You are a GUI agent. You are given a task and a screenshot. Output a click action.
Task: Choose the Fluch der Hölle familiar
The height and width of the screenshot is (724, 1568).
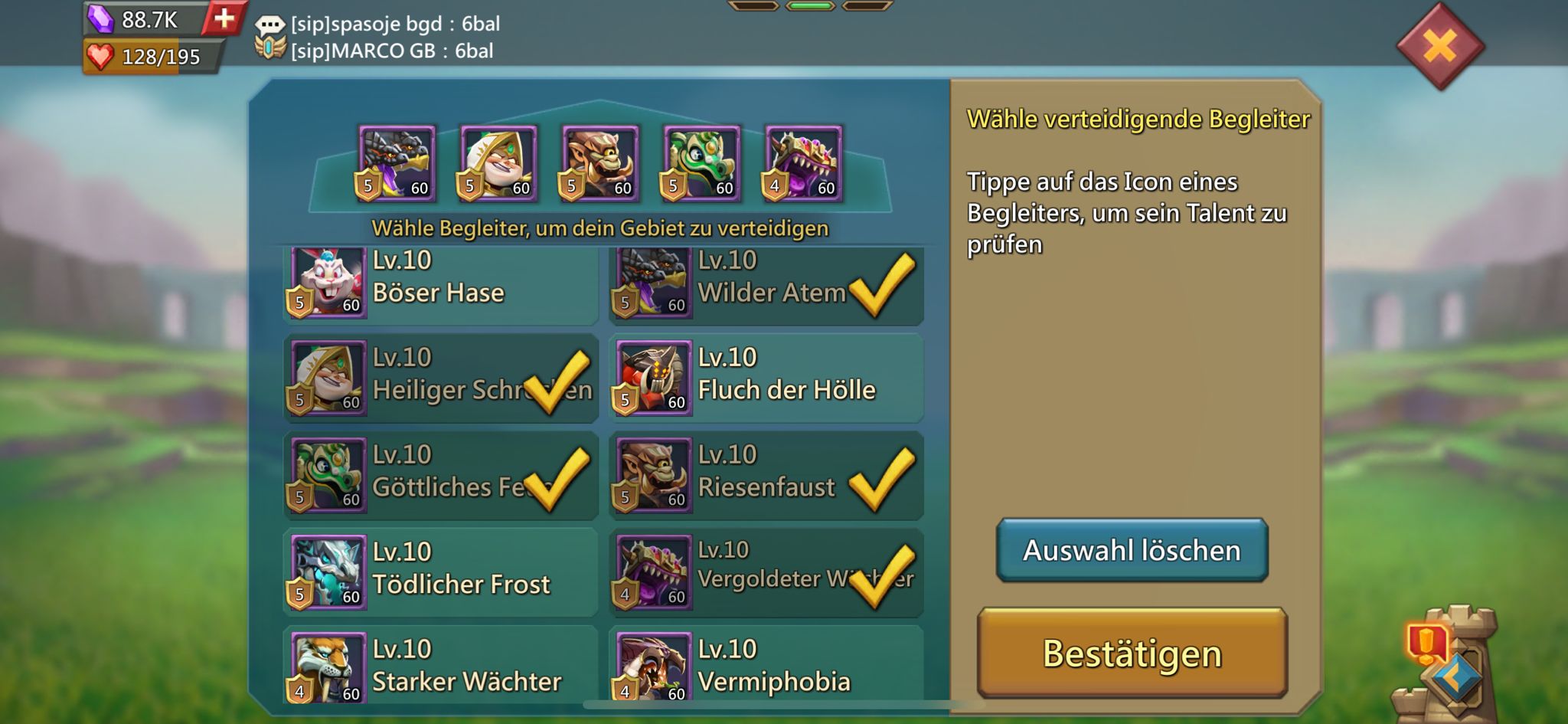pyautogui.click(x=766, y=378)
